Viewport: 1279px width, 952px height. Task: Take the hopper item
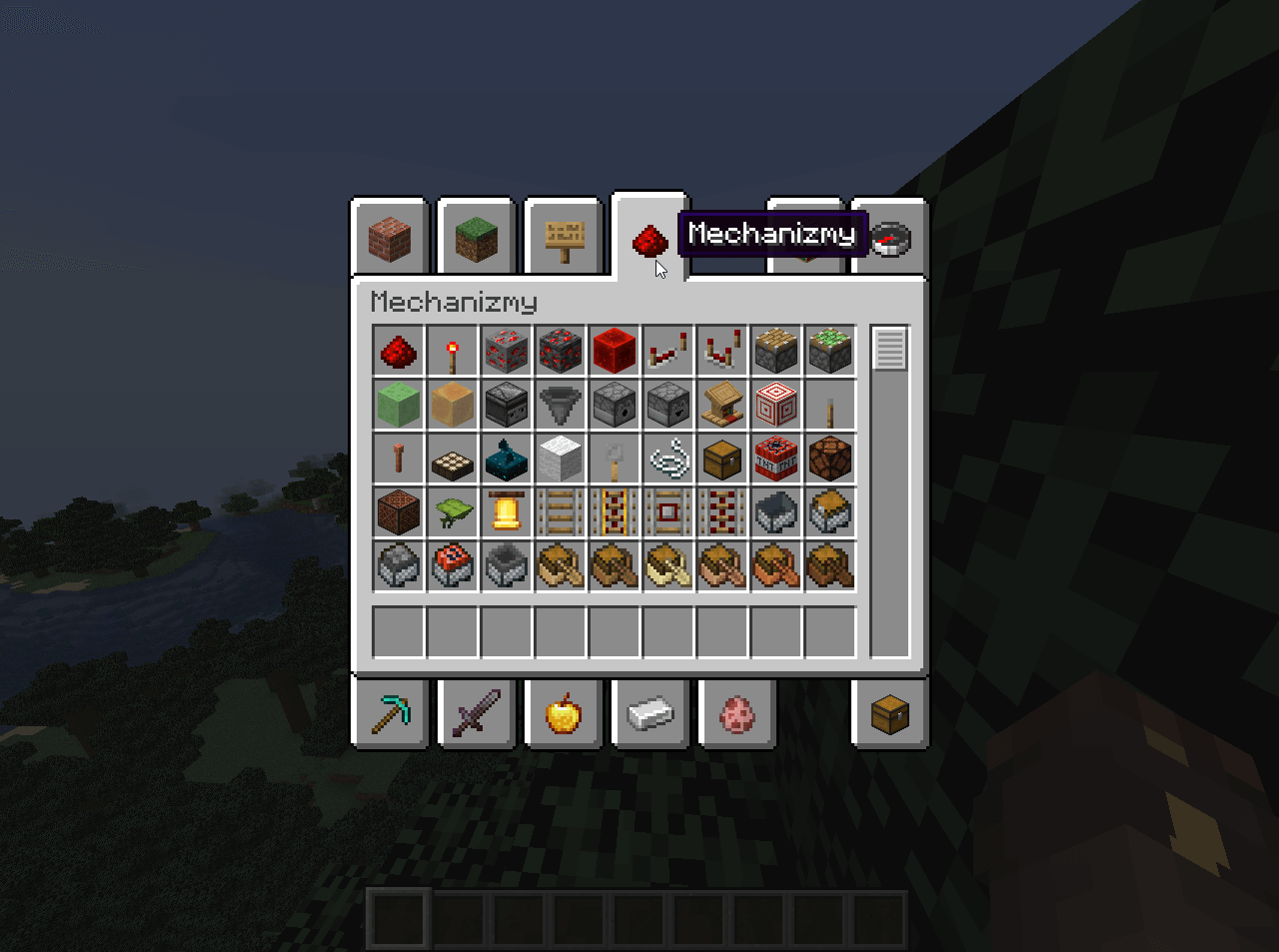click(561, 406)
